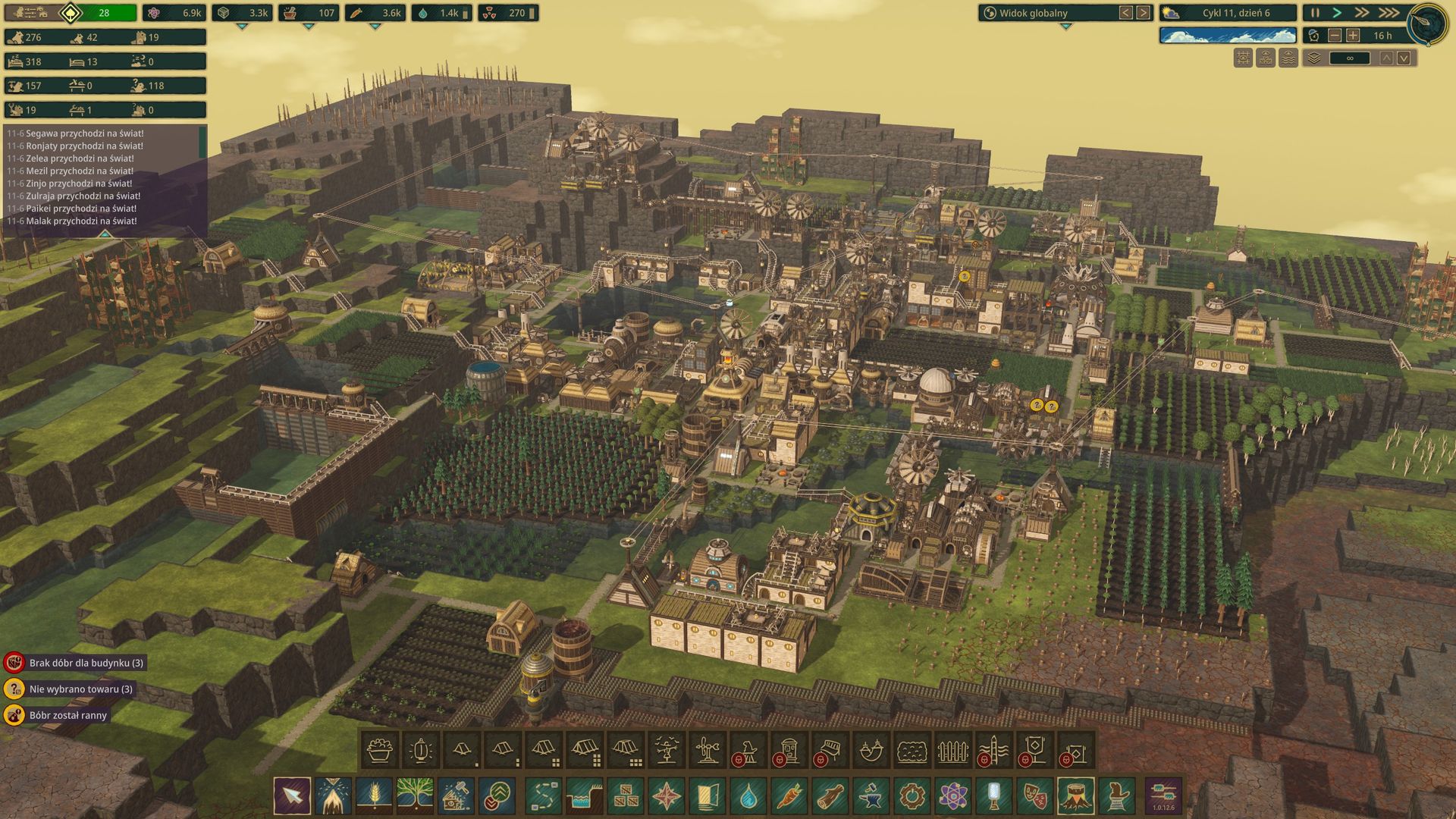The image size is (1456, 819).
Task: Expand the food resource dropdown arrow
Action: tap(375, 27)
